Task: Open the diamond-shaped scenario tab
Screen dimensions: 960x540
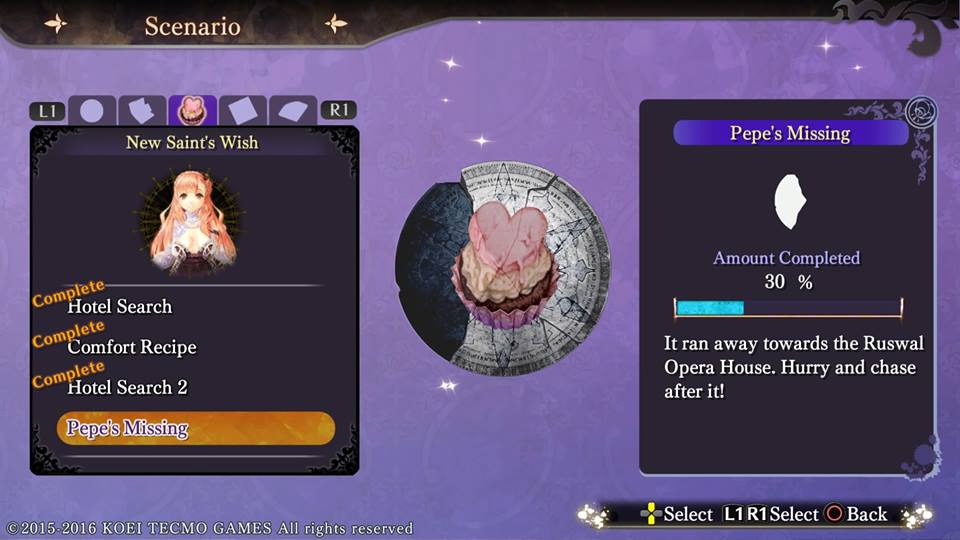Action: tap(242, 110)
